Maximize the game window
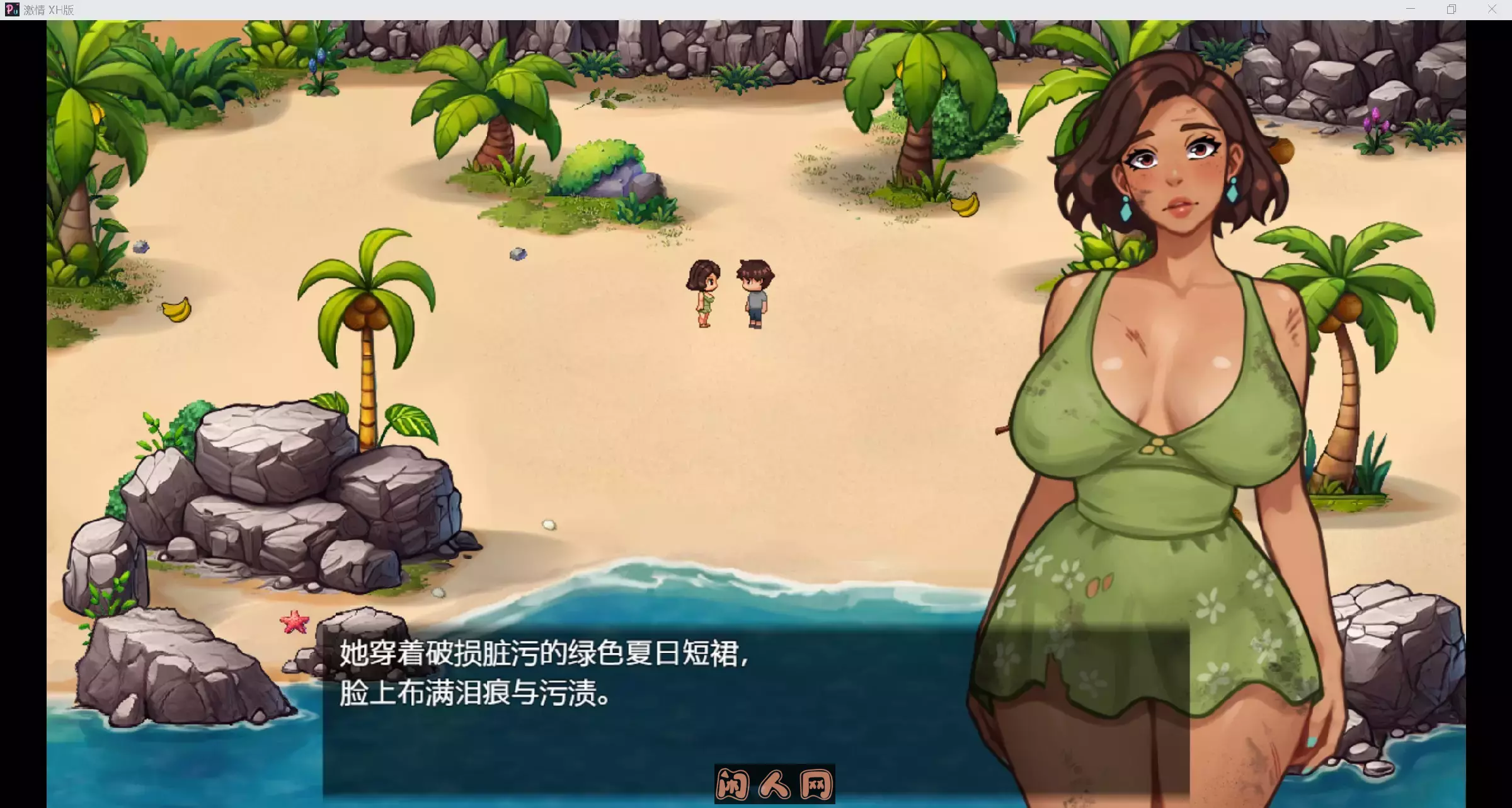 [x=1451, y=9]
